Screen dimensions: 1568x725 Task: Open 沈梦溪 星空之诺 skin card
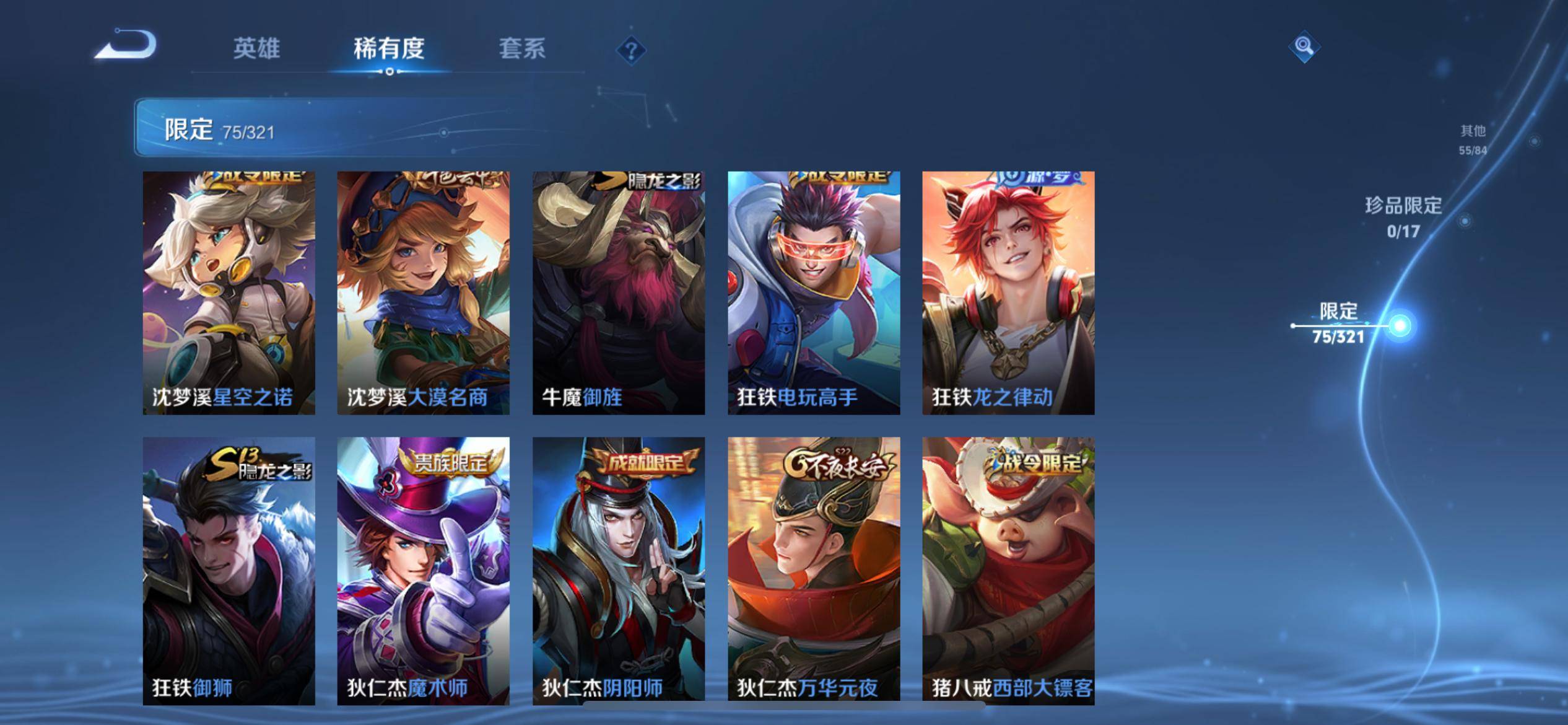(x=229, y=292)
